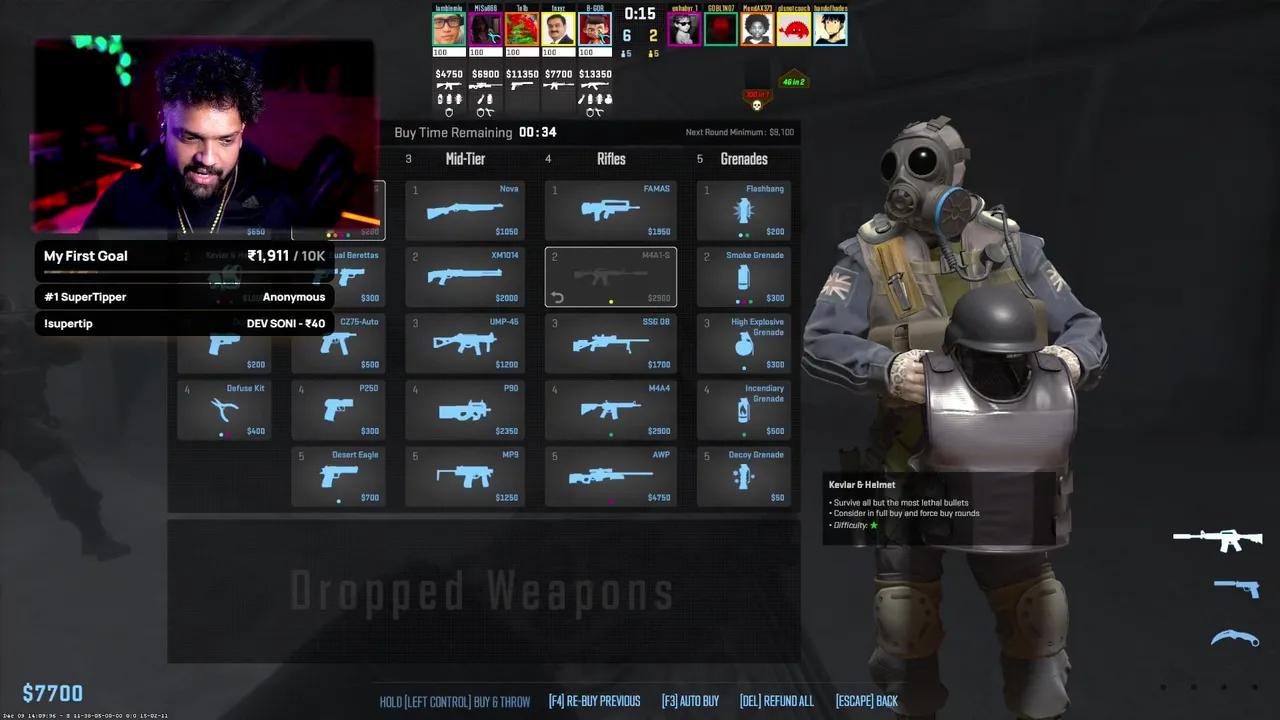Buy a Smoke Grenade
This screenshot has height=720, width=1280.
(x=743, y=277)
